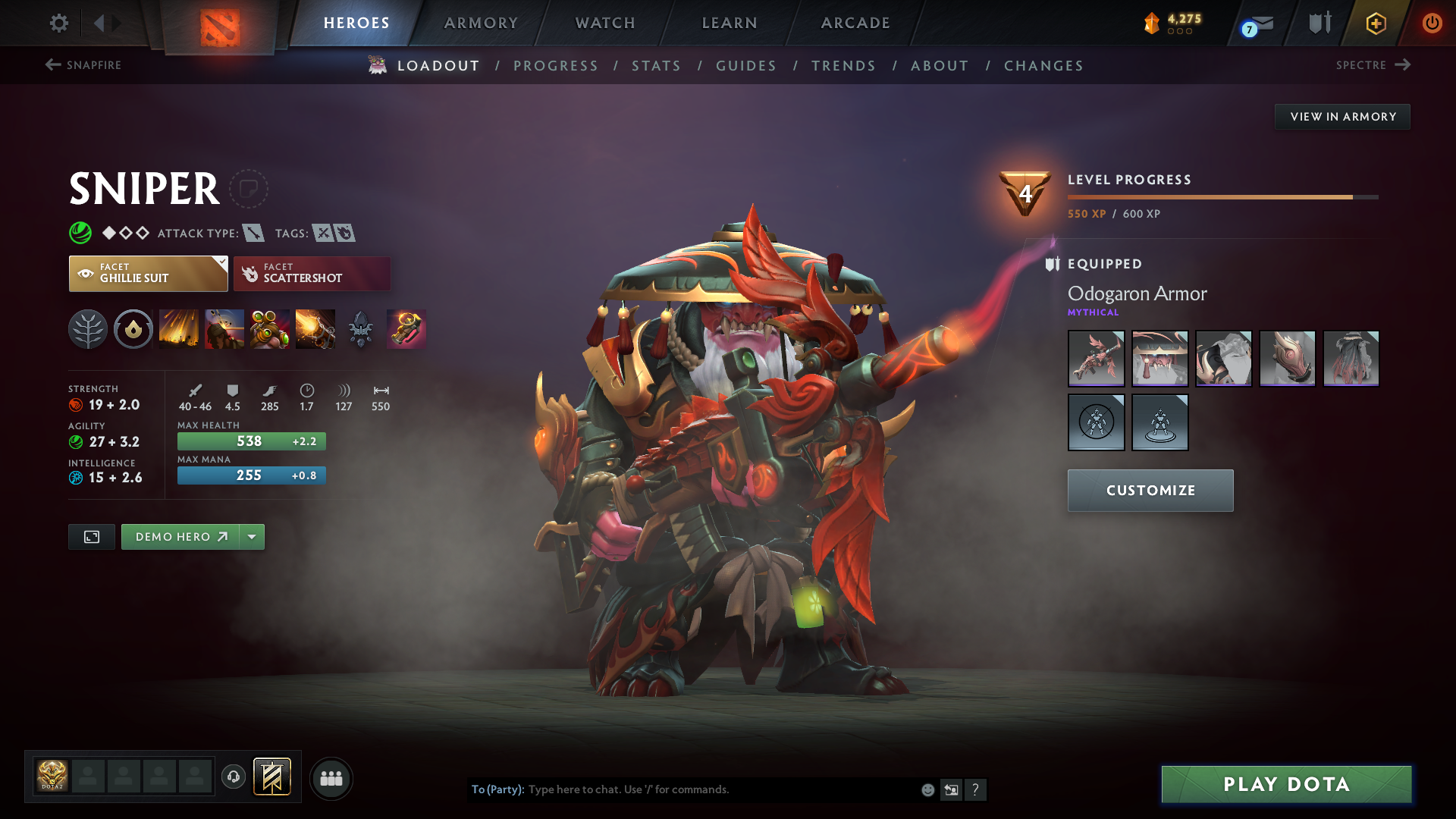
Task: Open the friends list icon
Action: point(331,778)
